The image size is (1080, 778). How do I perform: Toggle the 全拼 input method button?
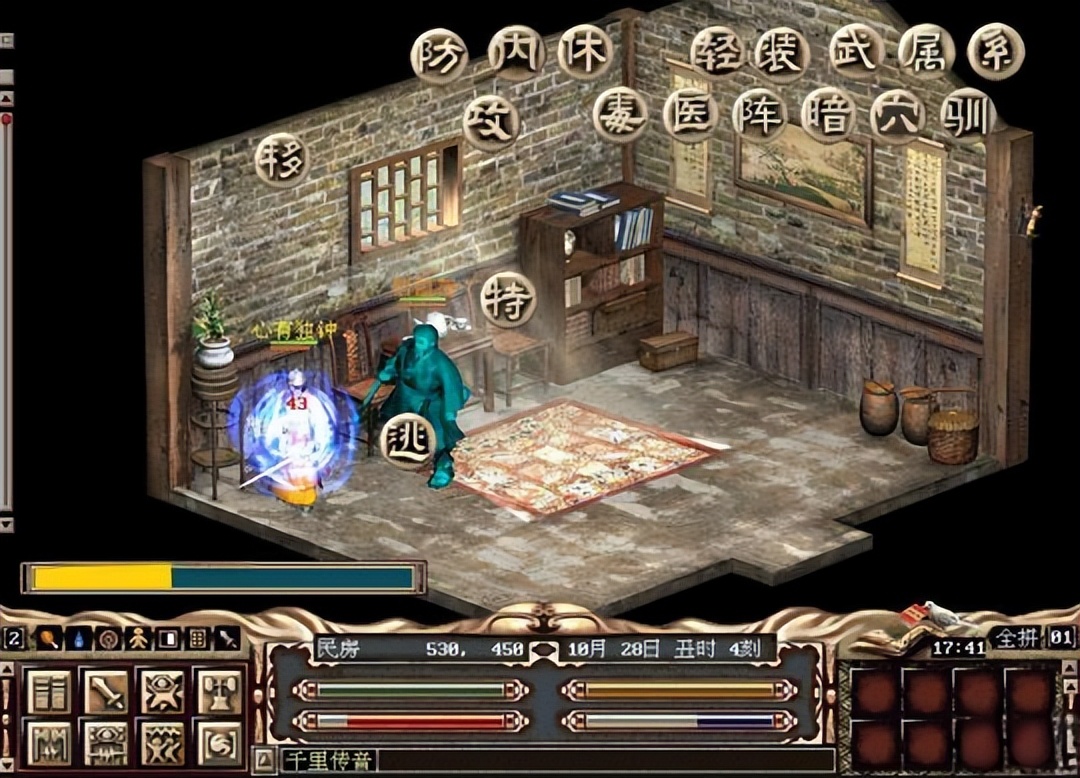[1016, 637]
